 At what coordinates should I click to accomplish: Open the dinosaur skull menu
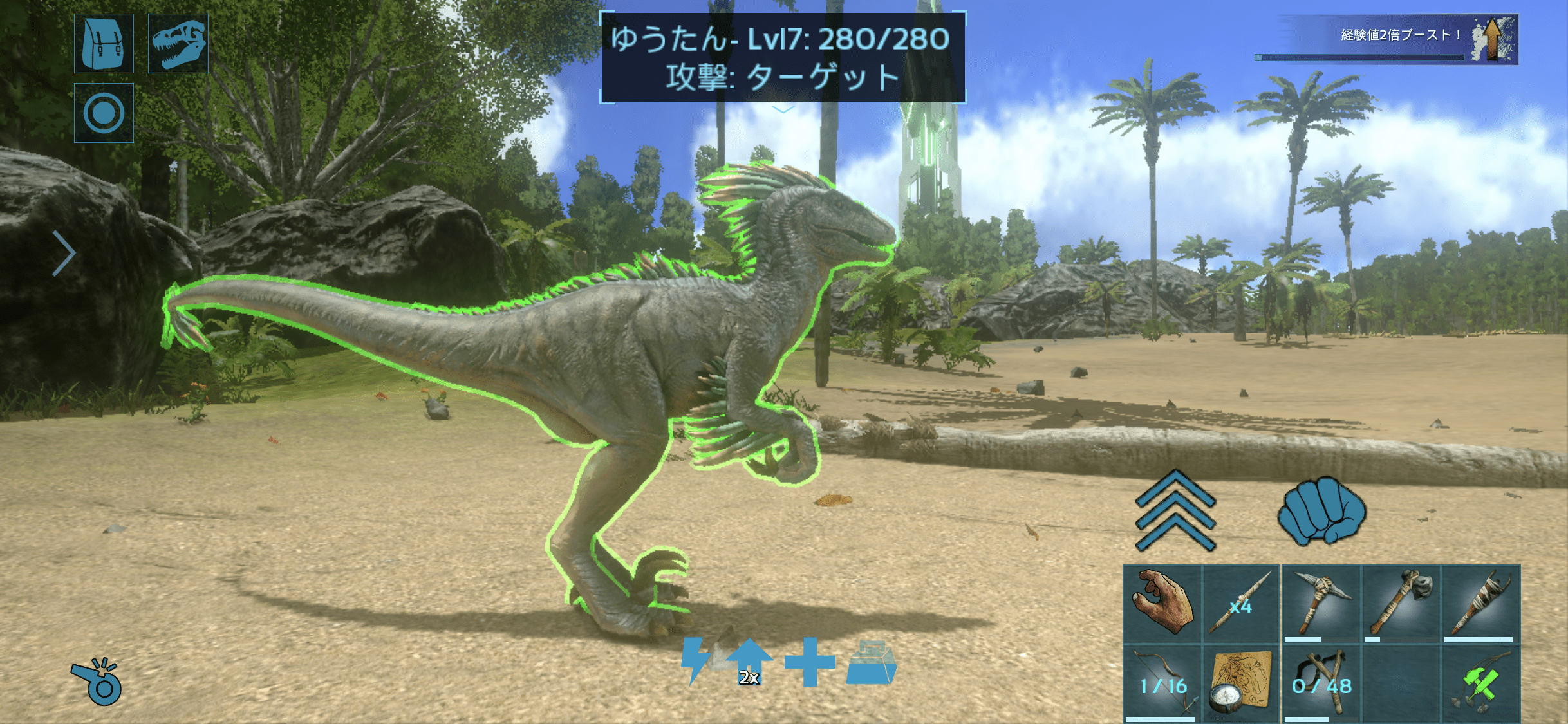tap(178, 43)
